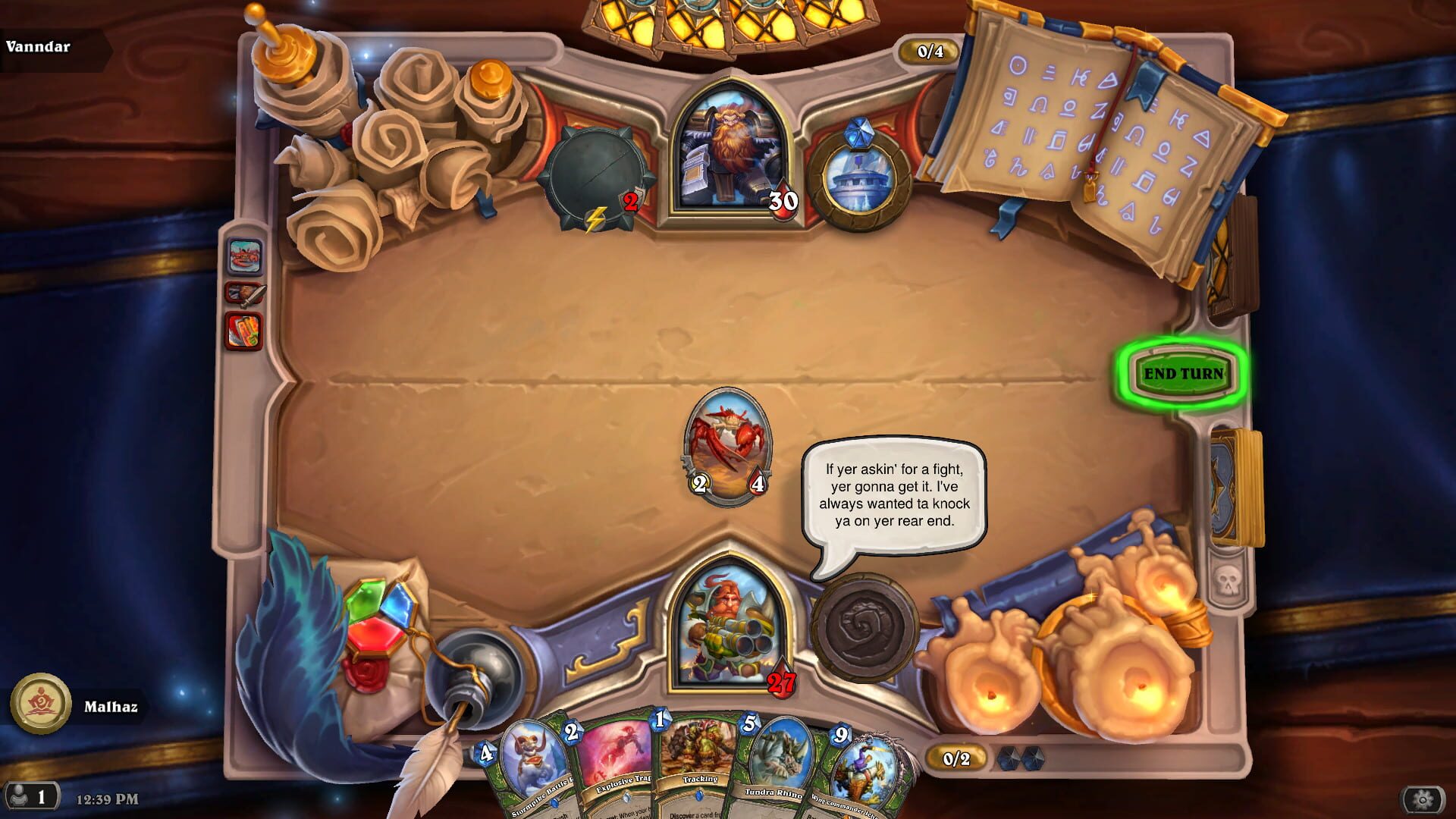
Task: Click the weapon quest icon with sword overlay
Action: tap(244, 292)
